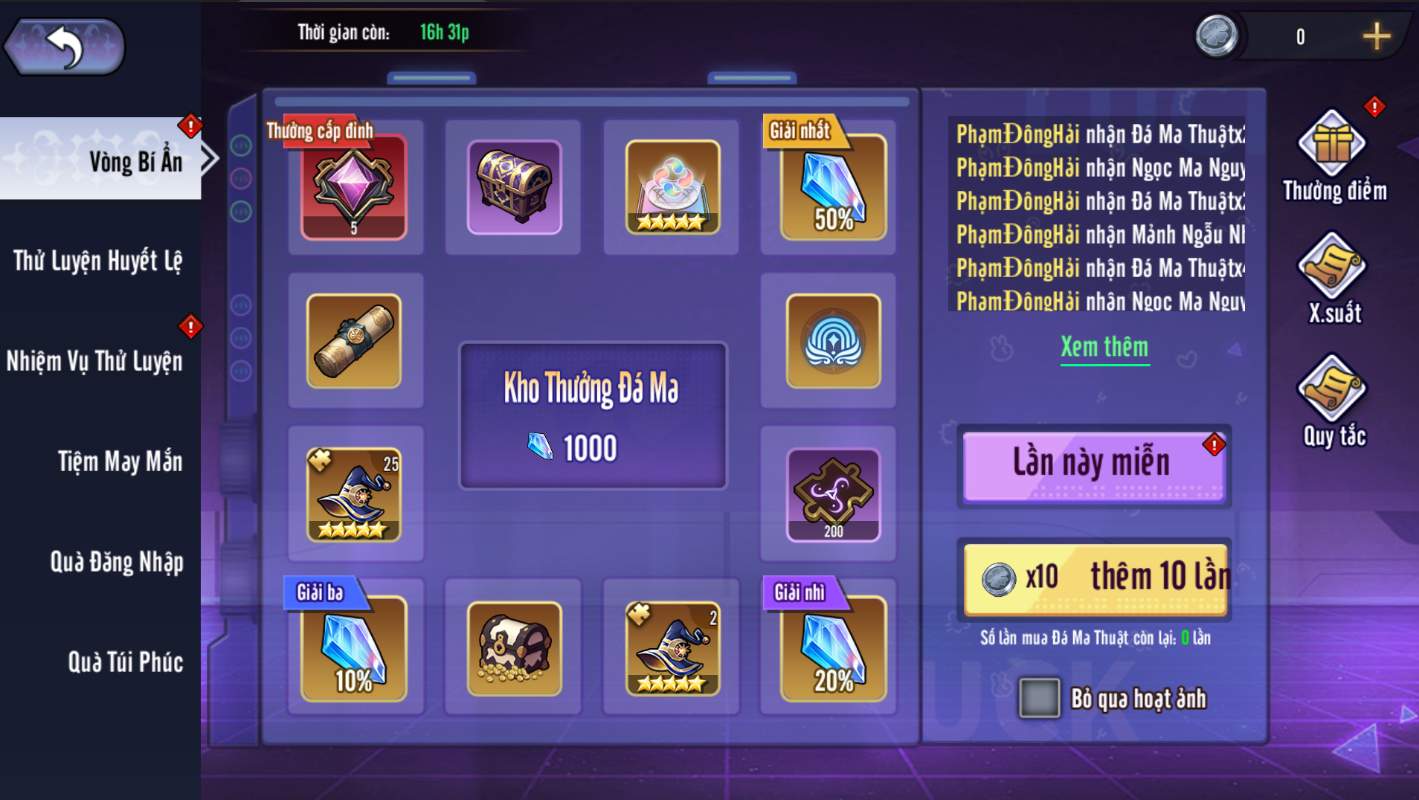Screen dimensions: 1419x800
Task: Toggle the Bỏ qua hoạt ảnh checkbox
Action: [x=1039, y=698]
